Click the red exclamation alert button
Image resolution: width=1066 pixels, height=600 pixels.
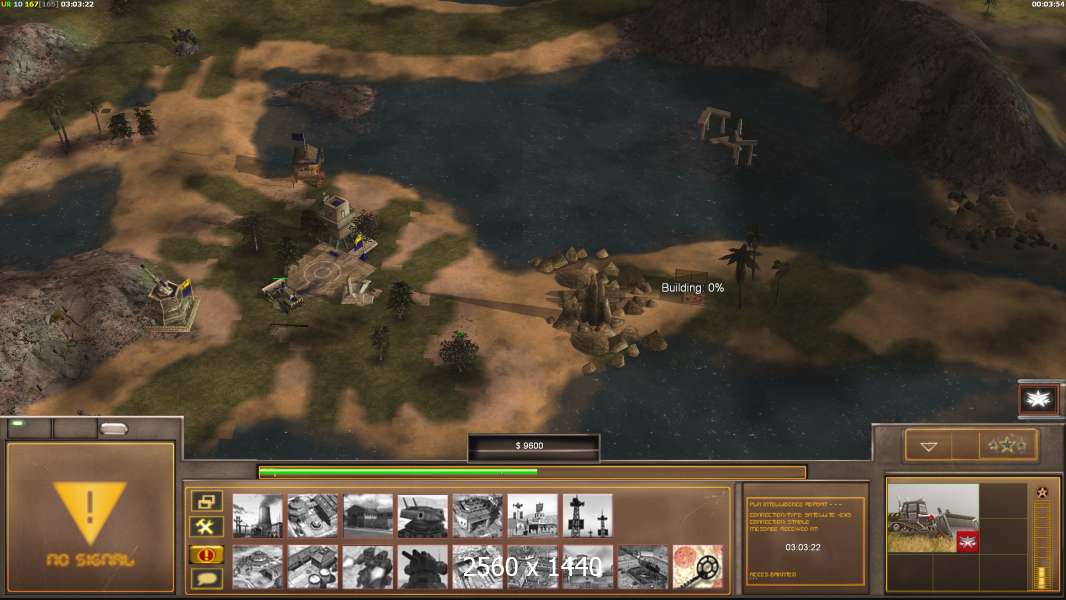[x=206, y=554]
